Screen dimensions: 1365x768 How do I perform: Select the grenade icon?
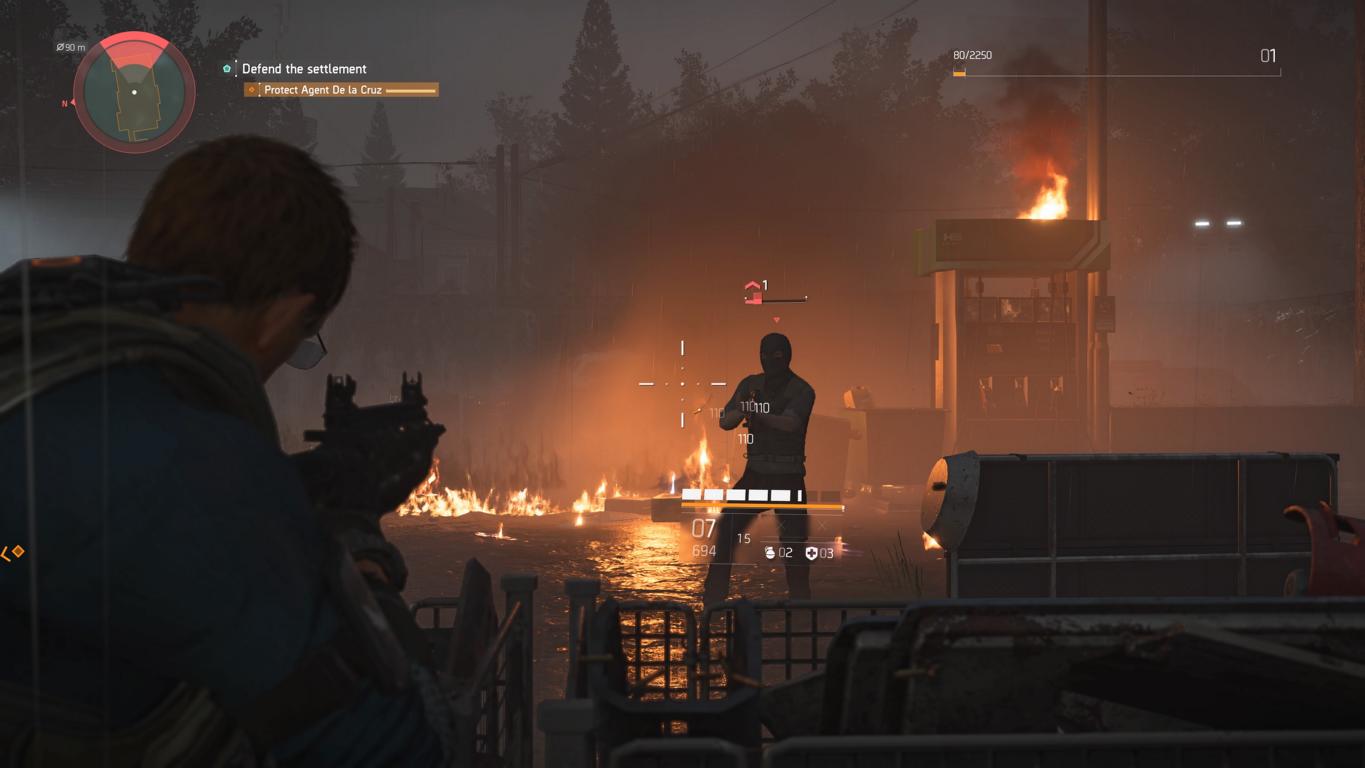770,552
